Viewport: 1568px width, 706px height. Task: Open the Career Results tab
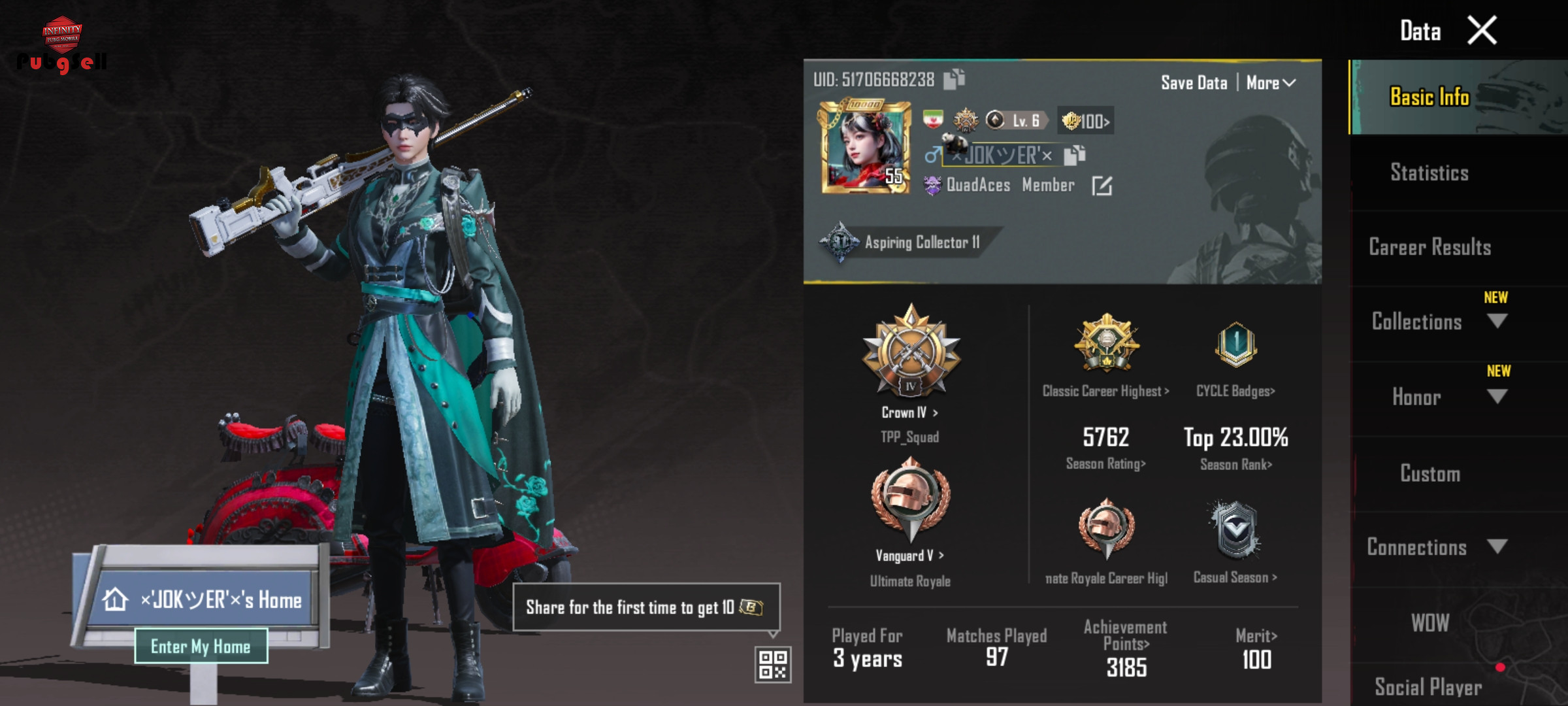[x=1429, y=247]
